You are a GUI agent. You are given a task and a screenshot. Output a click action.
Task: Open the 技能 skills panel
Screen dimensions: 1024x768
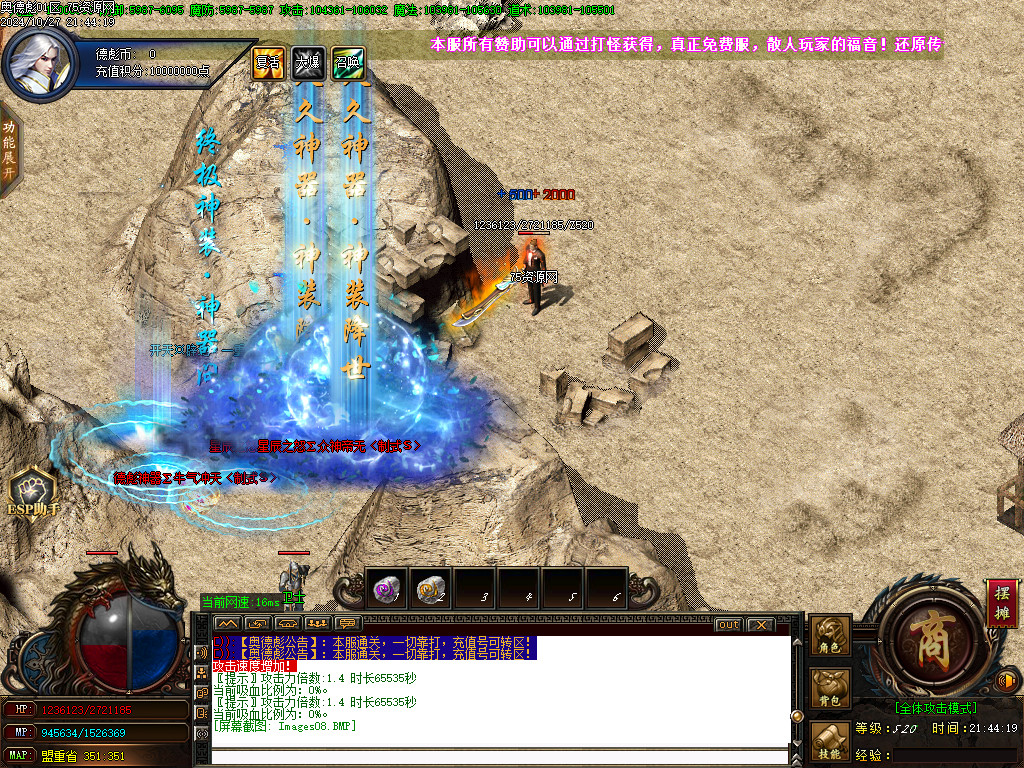[830, 741]
